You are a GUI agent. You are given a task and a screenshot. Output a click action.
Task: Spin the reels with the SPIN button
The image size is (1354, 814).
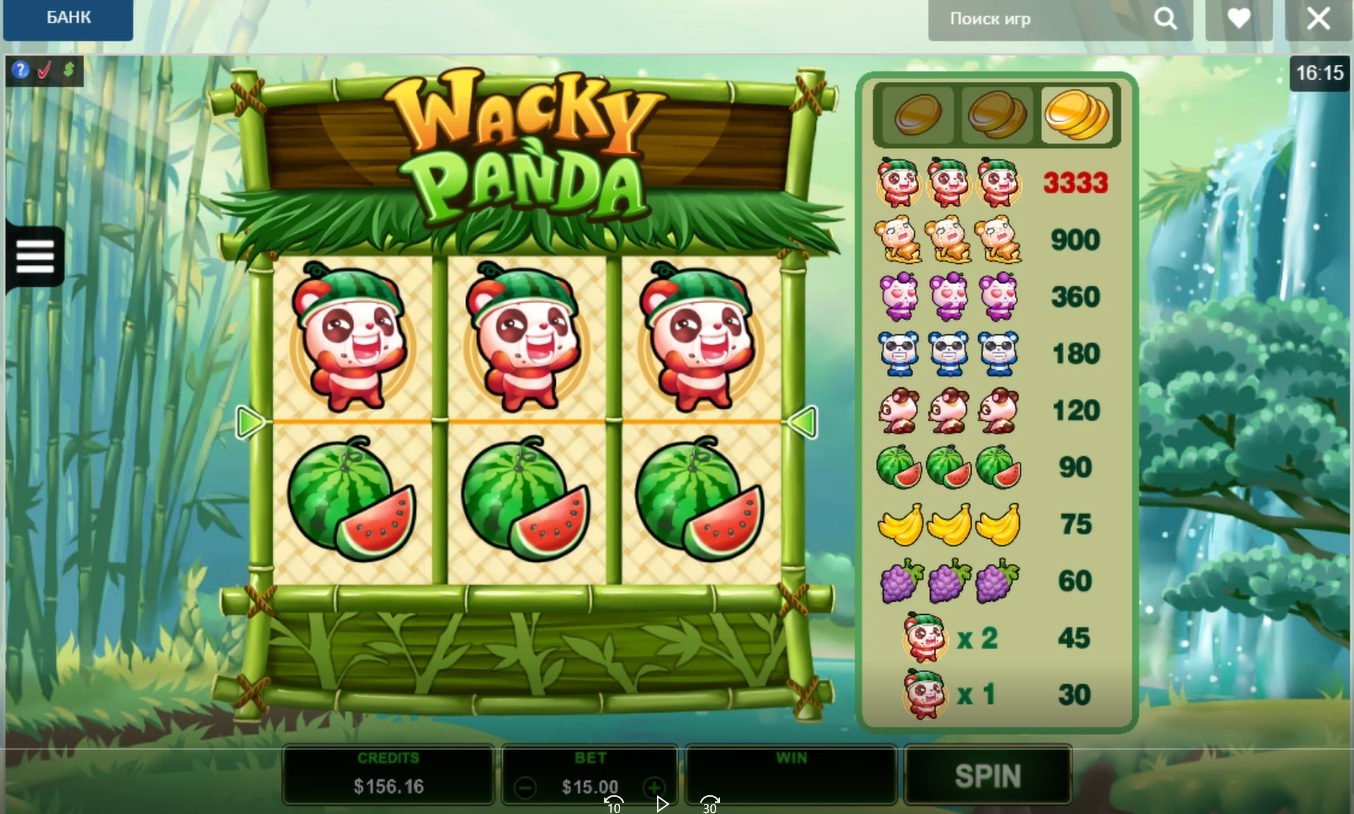tap(988, 776)
